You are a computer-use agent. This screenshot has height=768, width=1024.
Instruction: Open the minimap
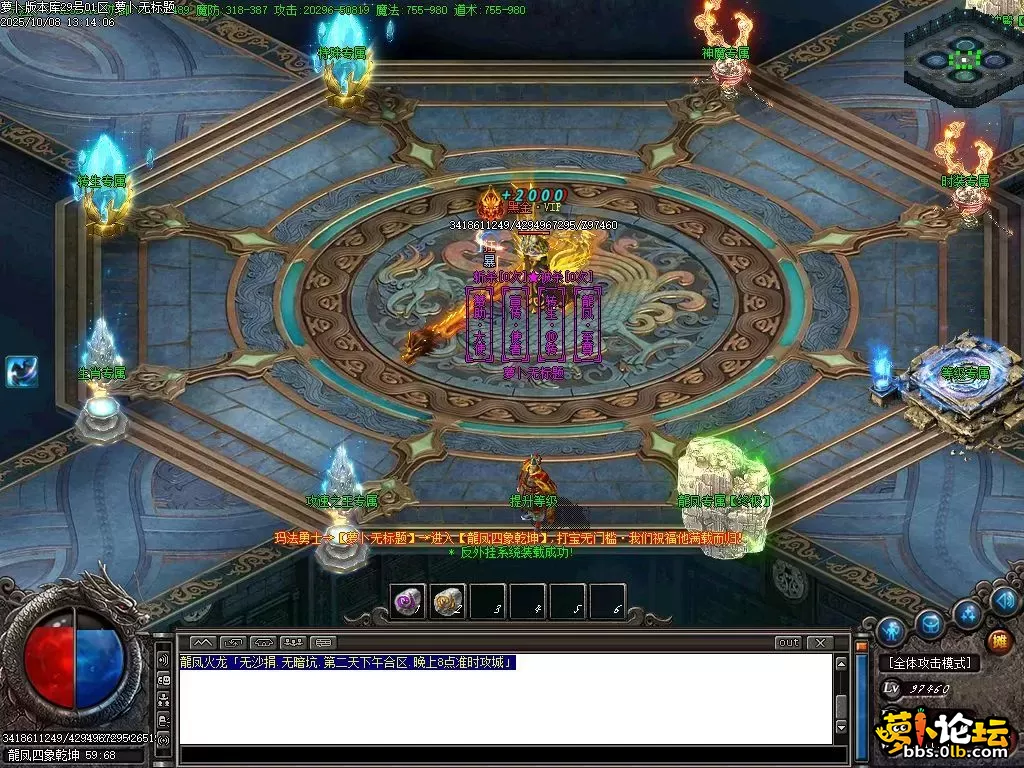click(963, 58)
